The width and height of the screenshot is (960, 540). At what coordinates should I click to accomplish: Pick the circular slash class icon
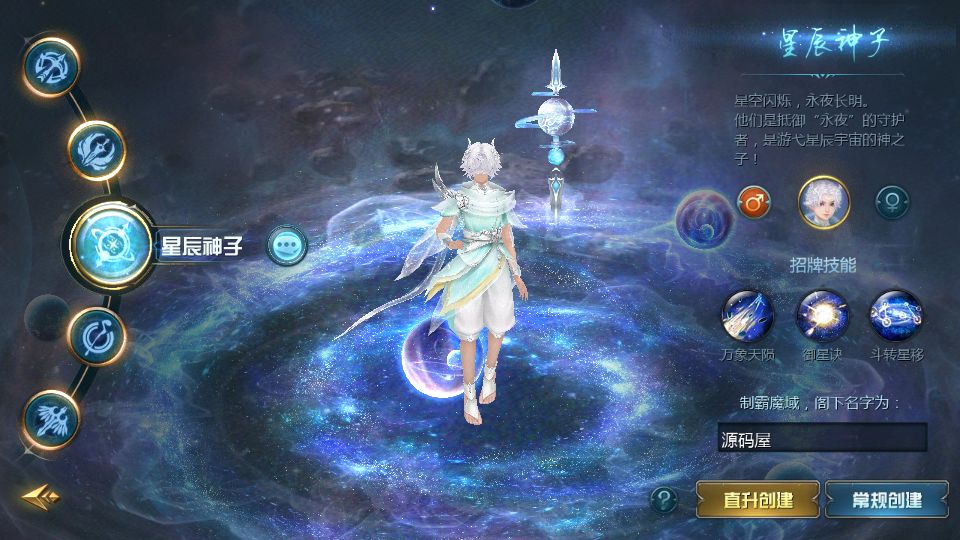pyautogui.click(x=97, y=335)
